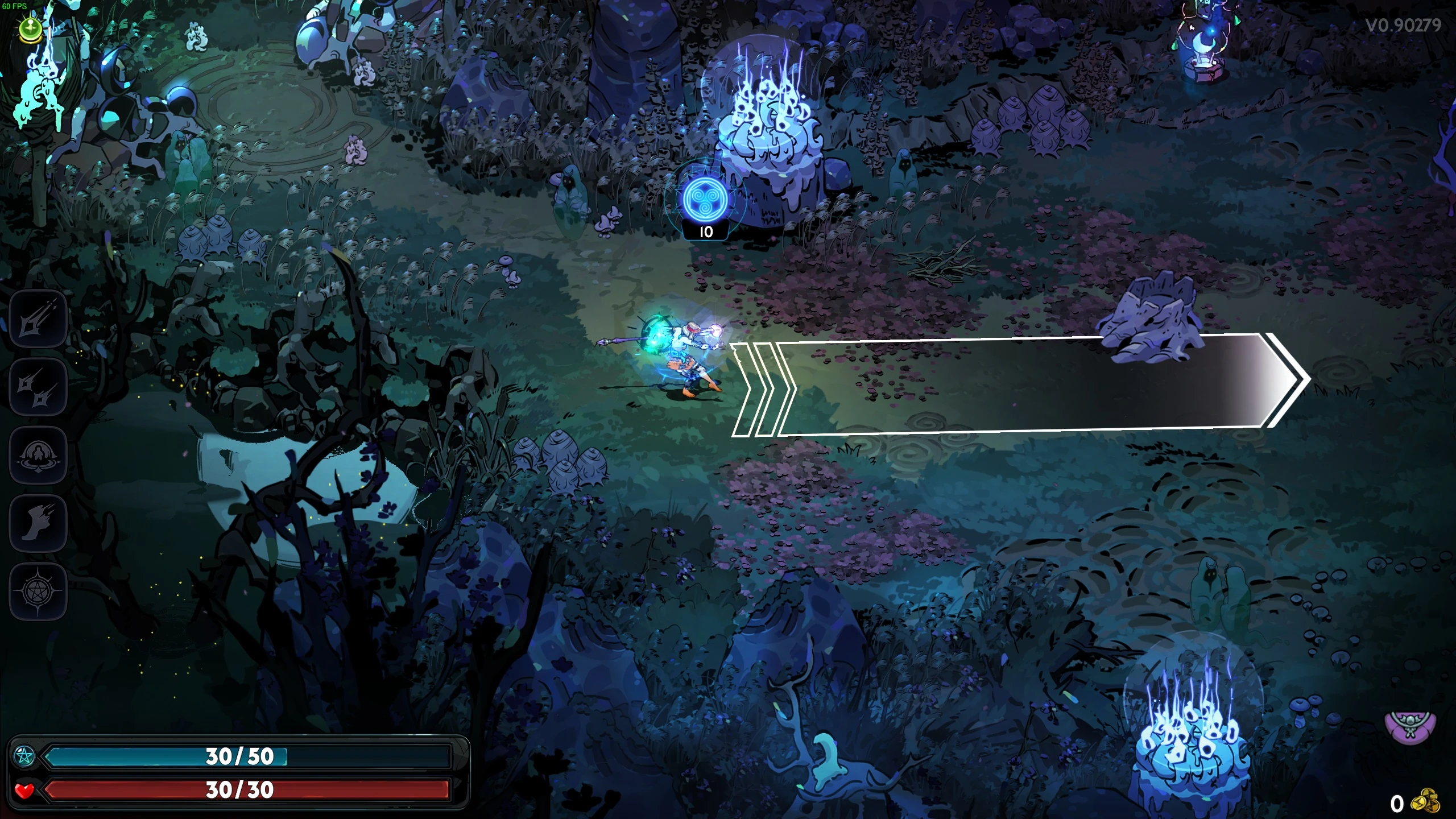Select the Attack boon slot

click(x=38, y=319)
